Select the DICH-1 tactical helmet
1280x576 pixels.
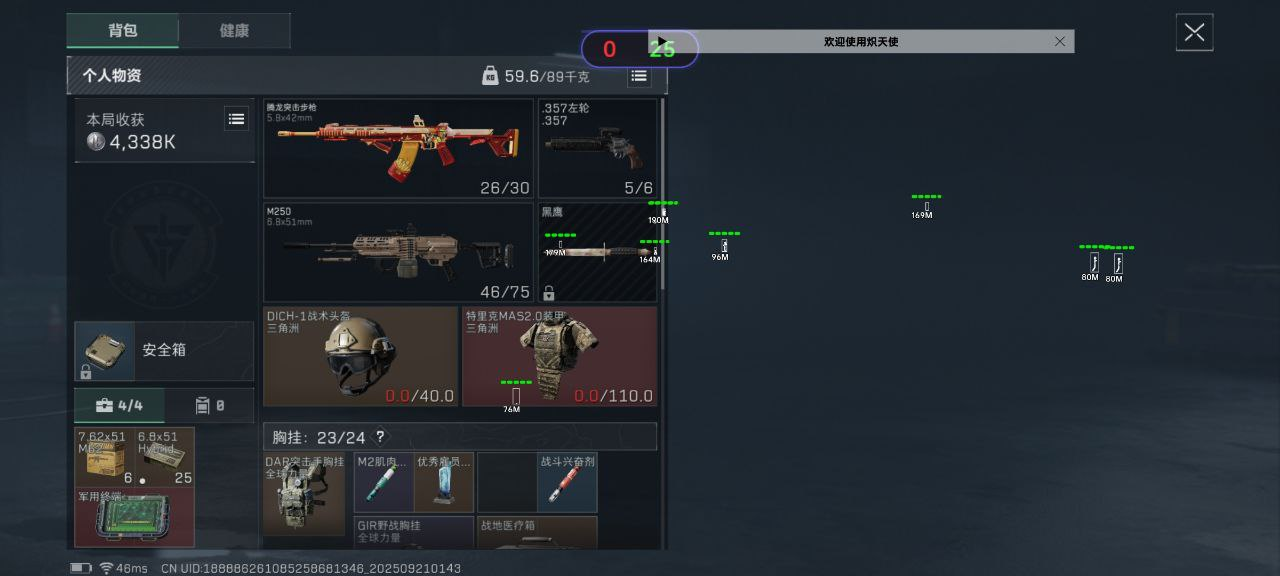[361, 356]
